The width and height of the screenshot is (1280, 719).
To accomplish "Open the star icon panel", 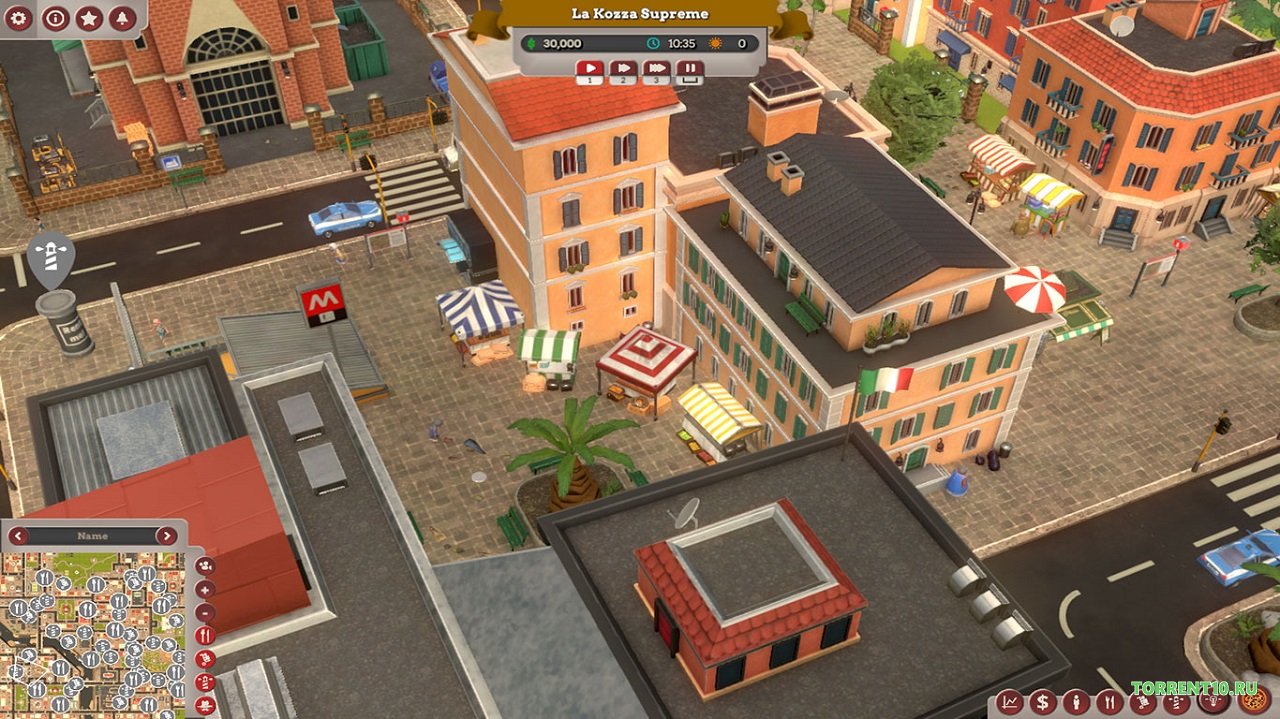I will (89, 17).
